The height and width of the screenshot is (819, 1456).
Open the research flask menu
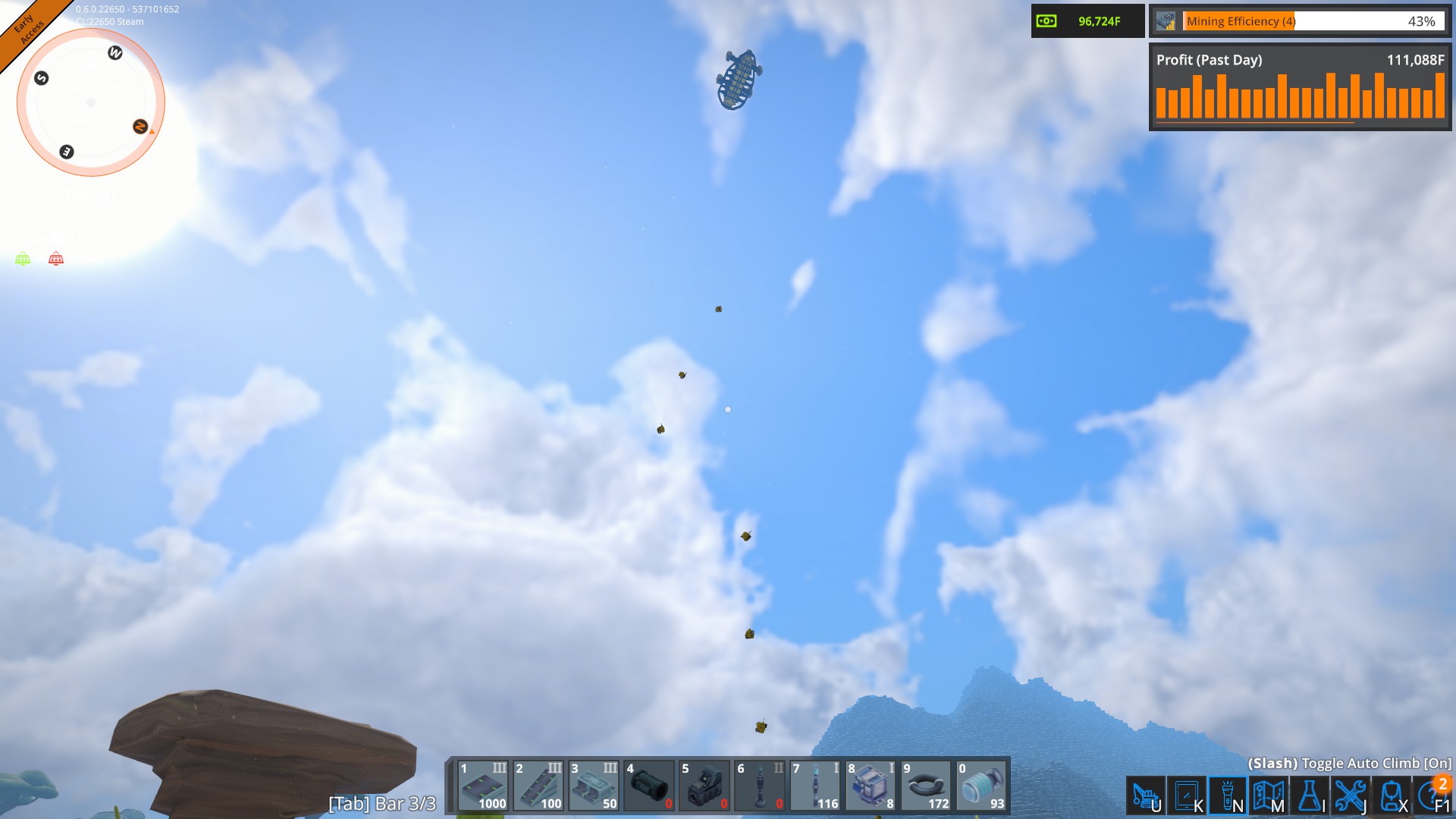coord(1310,796)
